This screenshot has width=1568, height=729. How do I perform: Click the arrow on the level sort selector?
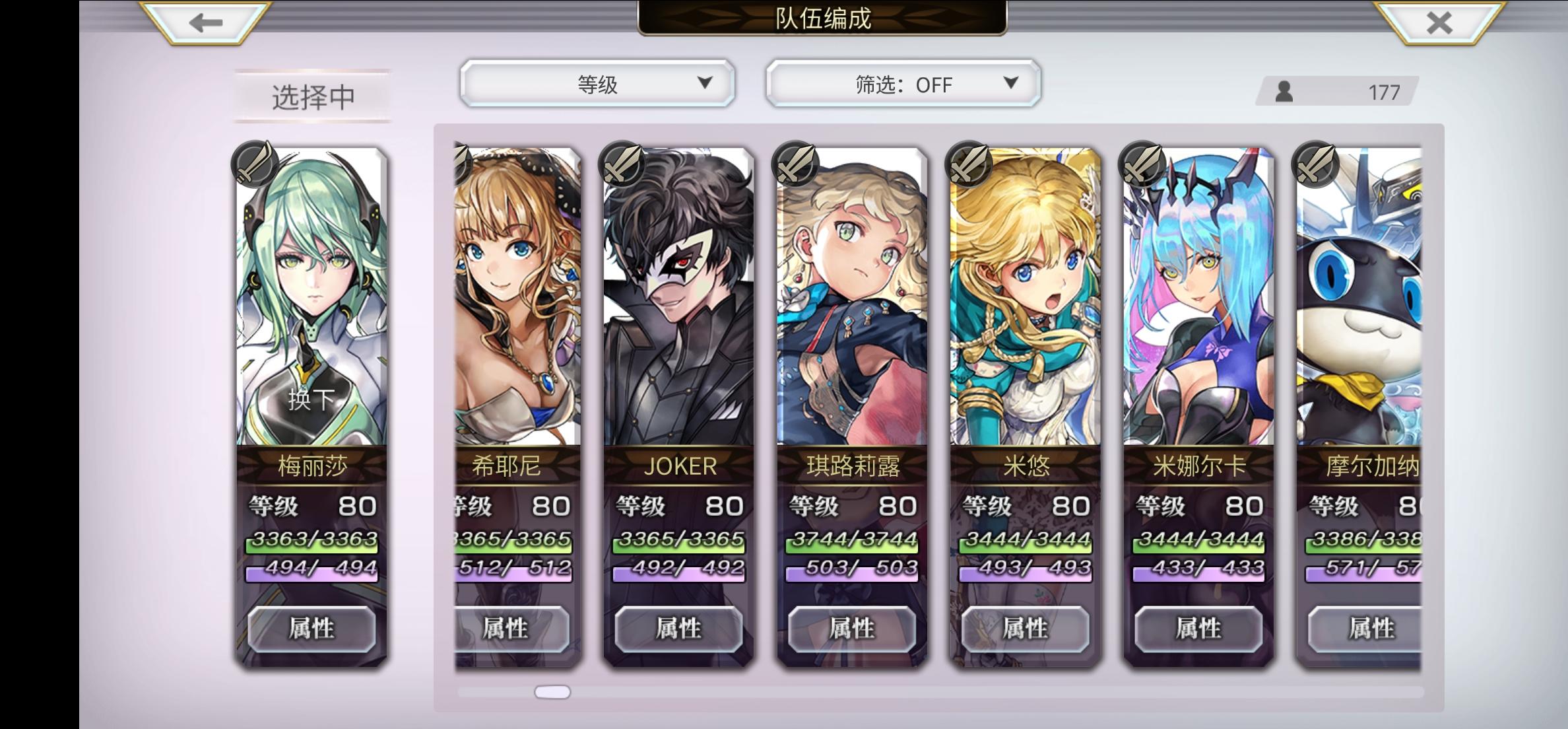[705, 83]
